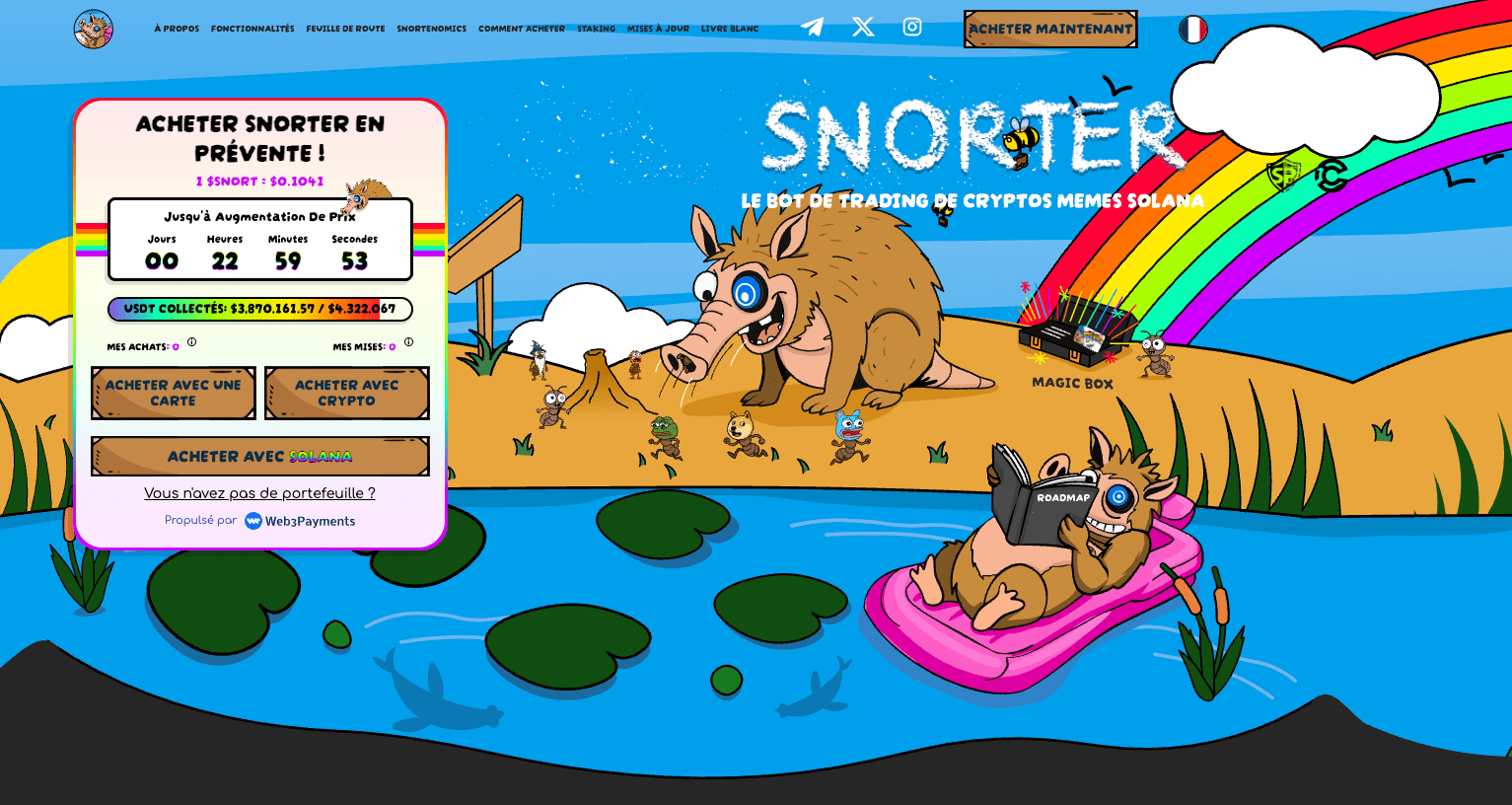Open the LIVRE BLANC page
This screenshot has width=1512, height=805.
(729, 28)
